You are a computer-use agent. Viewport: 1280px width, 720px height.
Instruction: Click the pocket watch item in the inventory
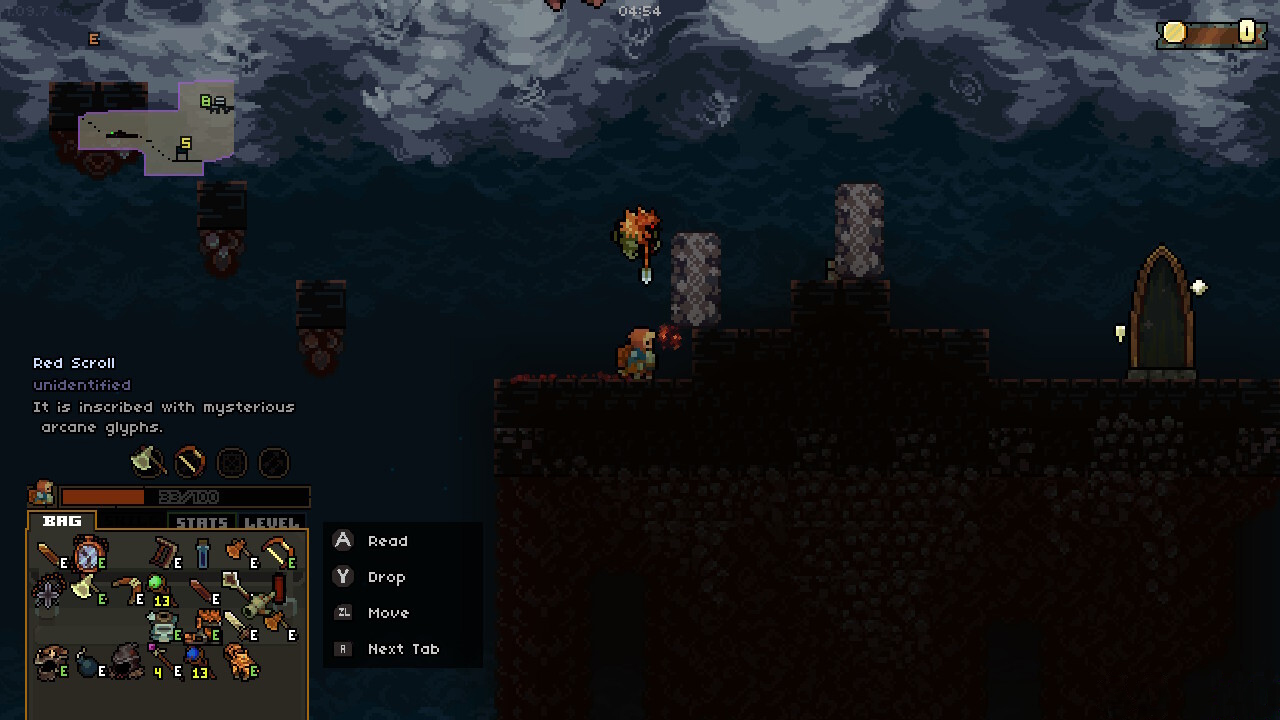pyautogui.click(x=87, y=555)
